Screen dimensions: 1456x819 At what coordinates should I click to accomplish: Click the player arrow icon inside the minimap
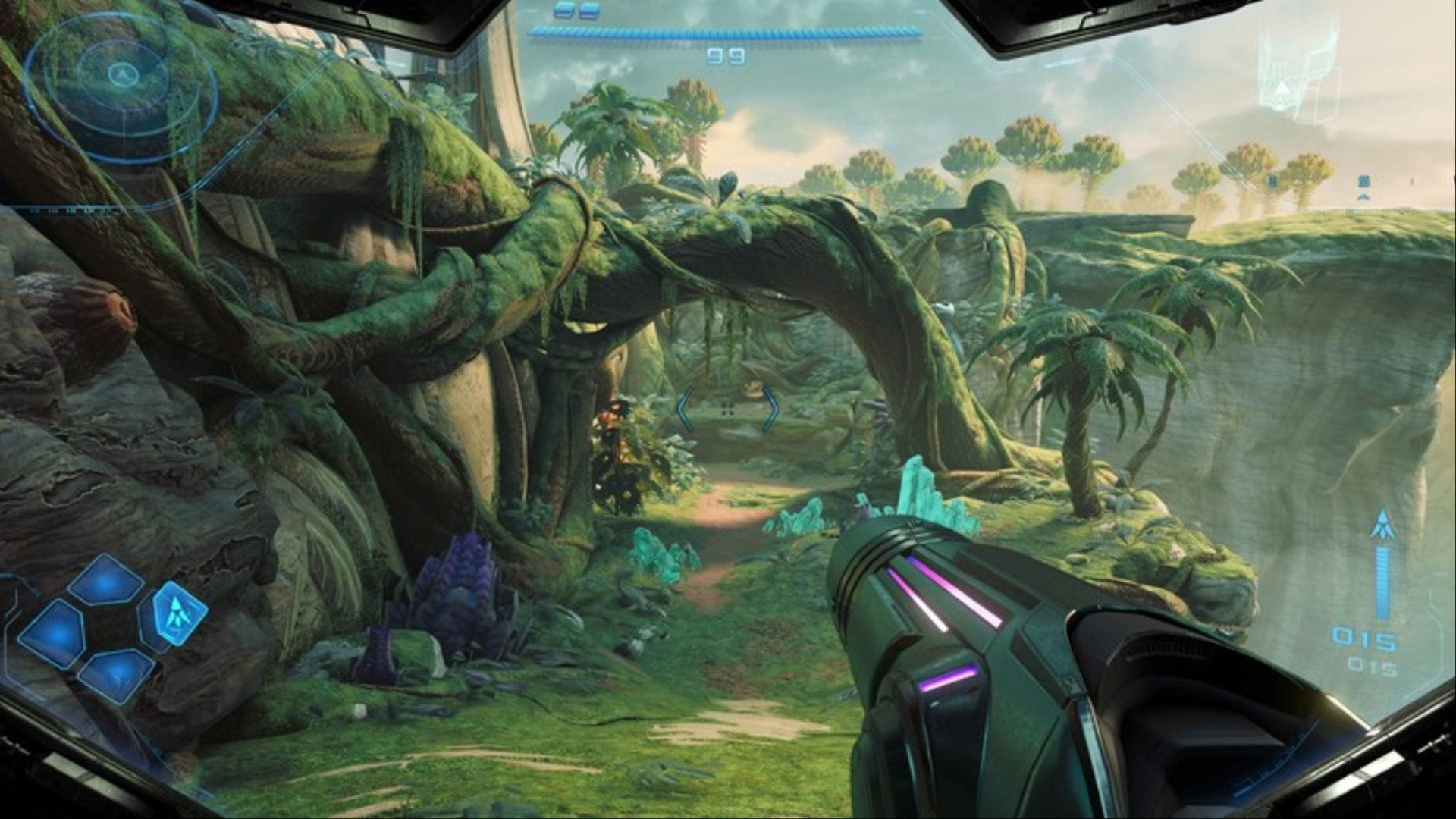point(124,74)
